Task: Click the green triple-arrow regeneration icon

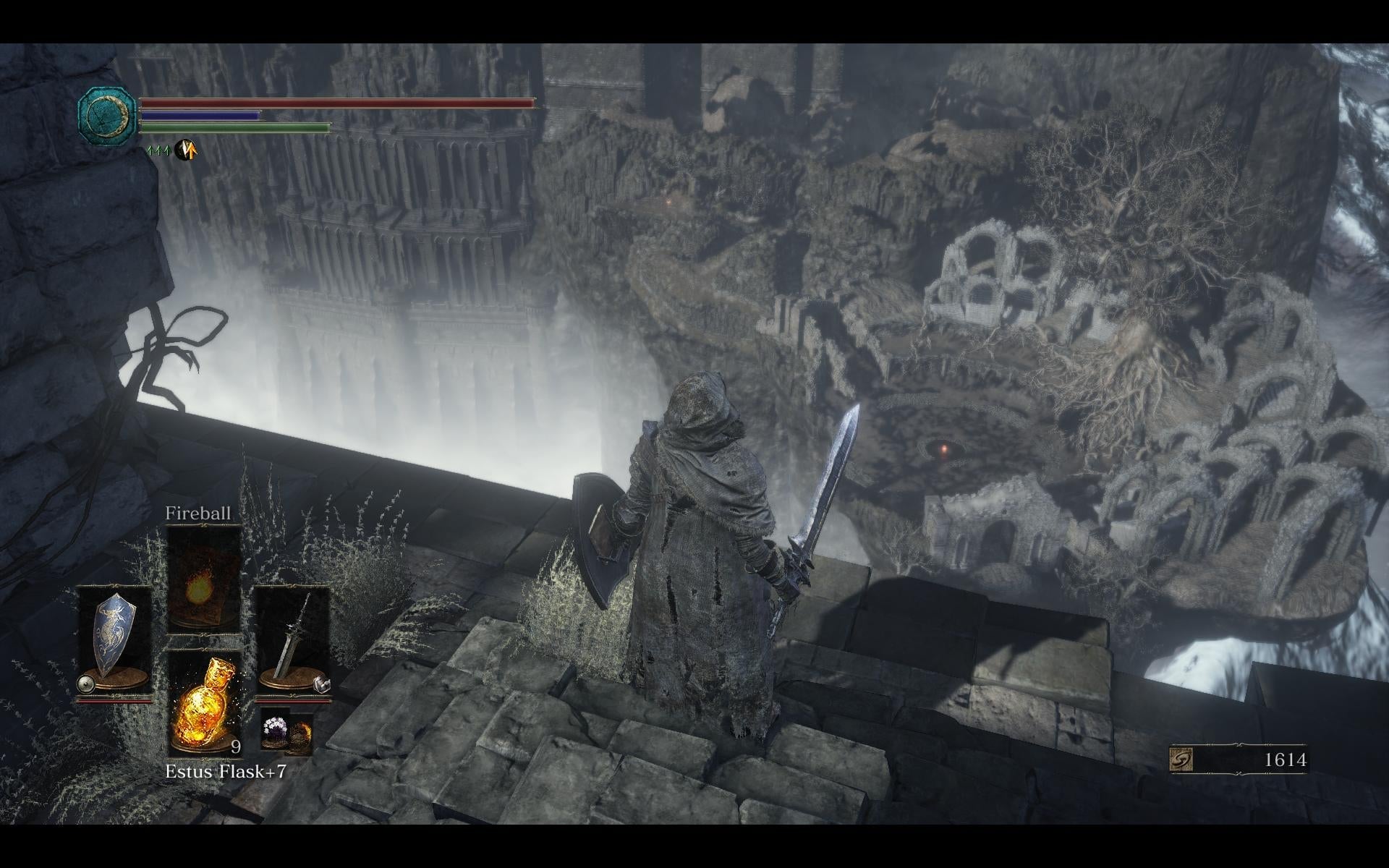Action: [x=158, y=151]
